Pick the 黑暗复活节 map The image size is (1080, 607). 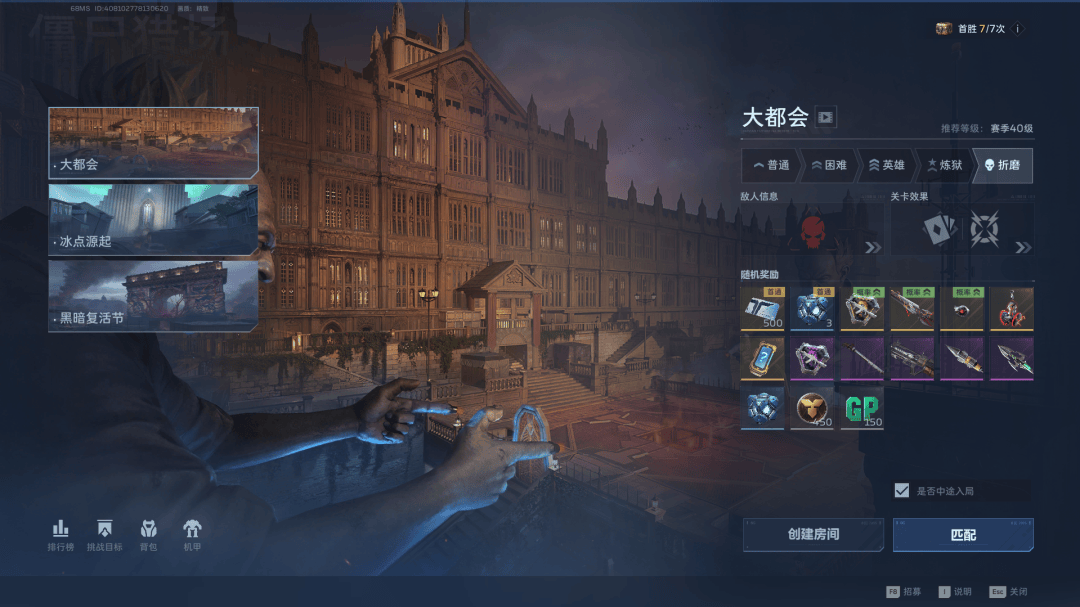153,295
